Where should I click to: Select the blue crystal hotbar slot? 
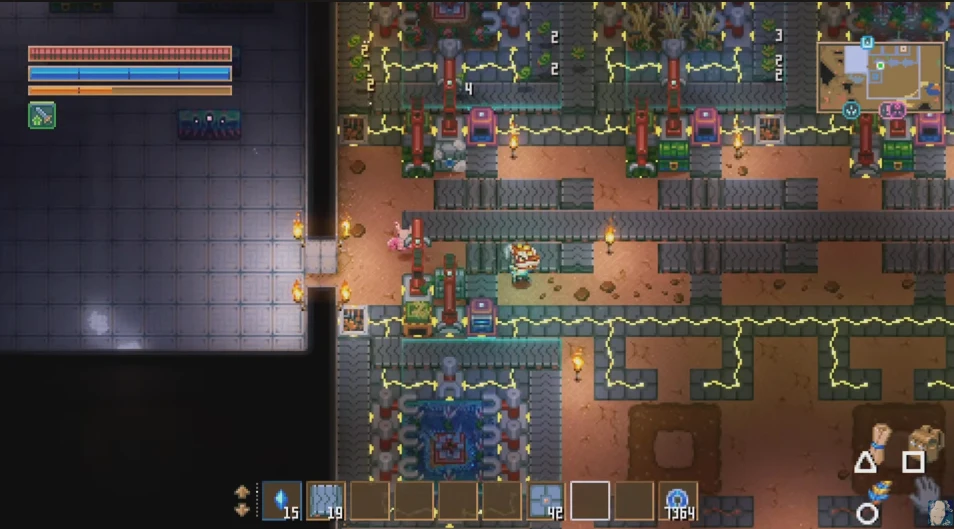(x=281, y=500)
